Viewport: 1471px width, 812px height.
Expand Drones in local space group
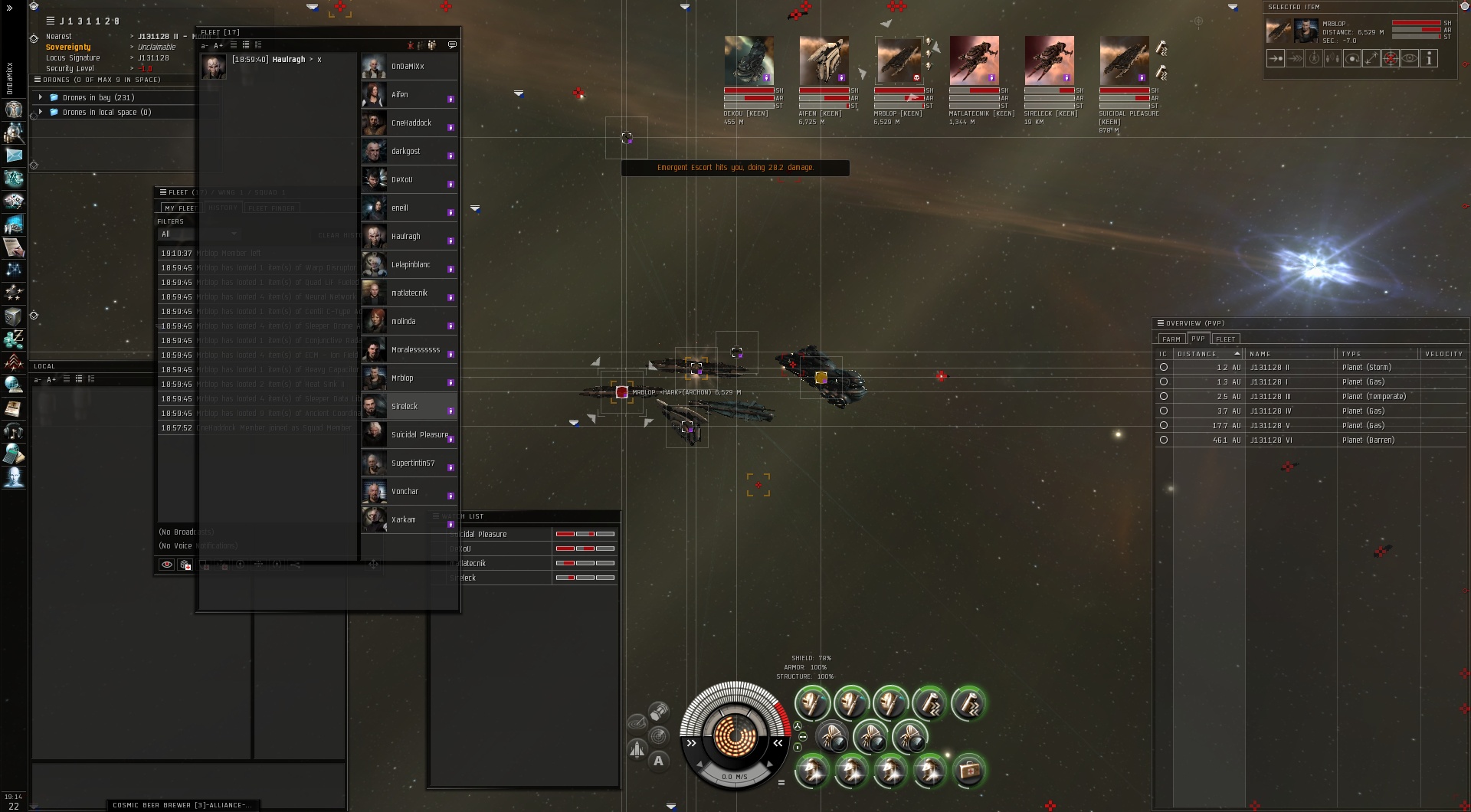pos(41,112)
